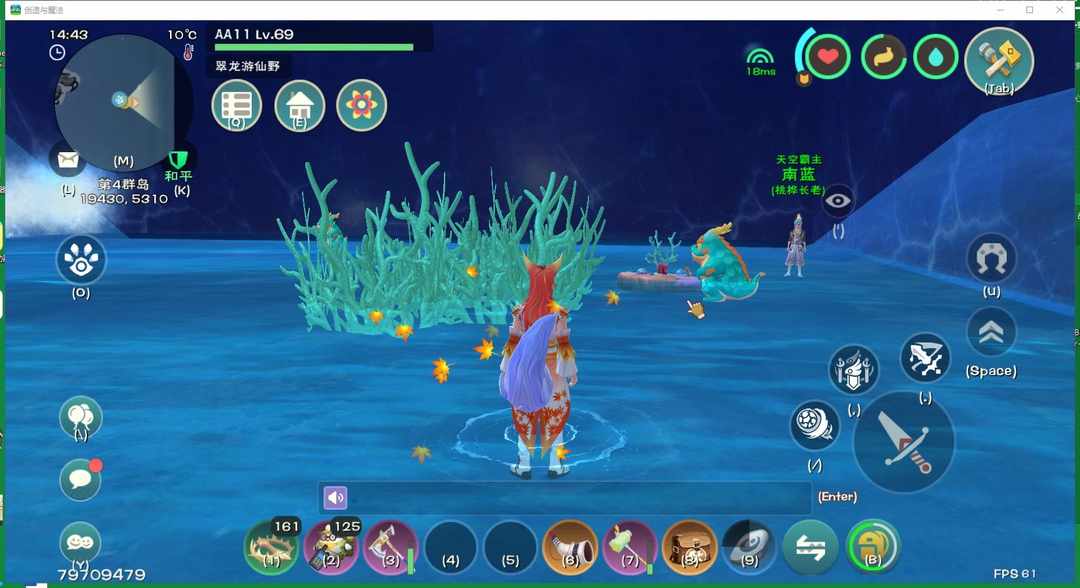The image size is (1080, 588).
Task: Jump using the double-chevron button
Action: tap(991, 333)
